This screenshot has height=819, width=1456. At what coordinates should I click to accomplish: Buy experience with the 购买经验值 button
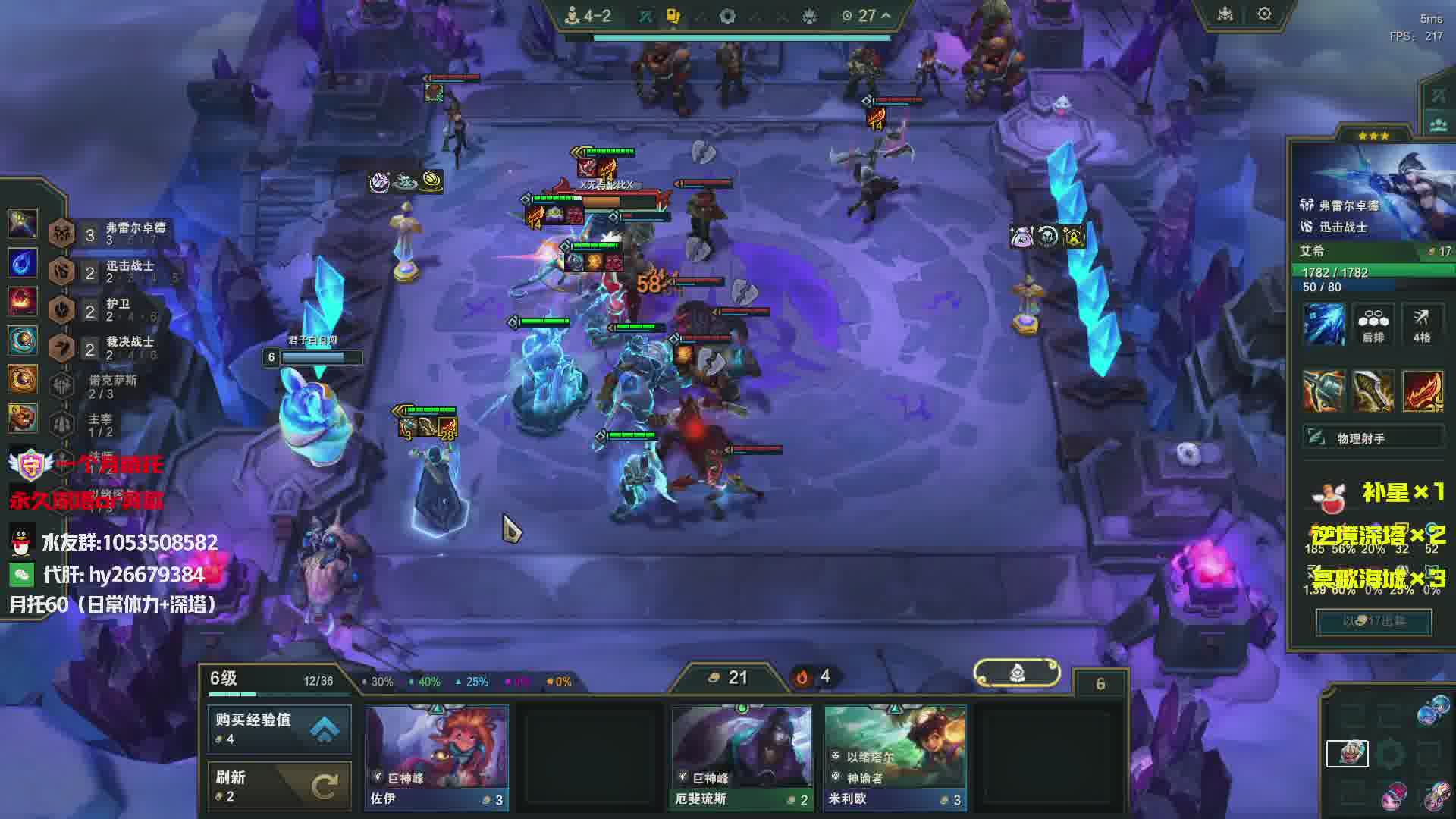click(x=279, y=728)
